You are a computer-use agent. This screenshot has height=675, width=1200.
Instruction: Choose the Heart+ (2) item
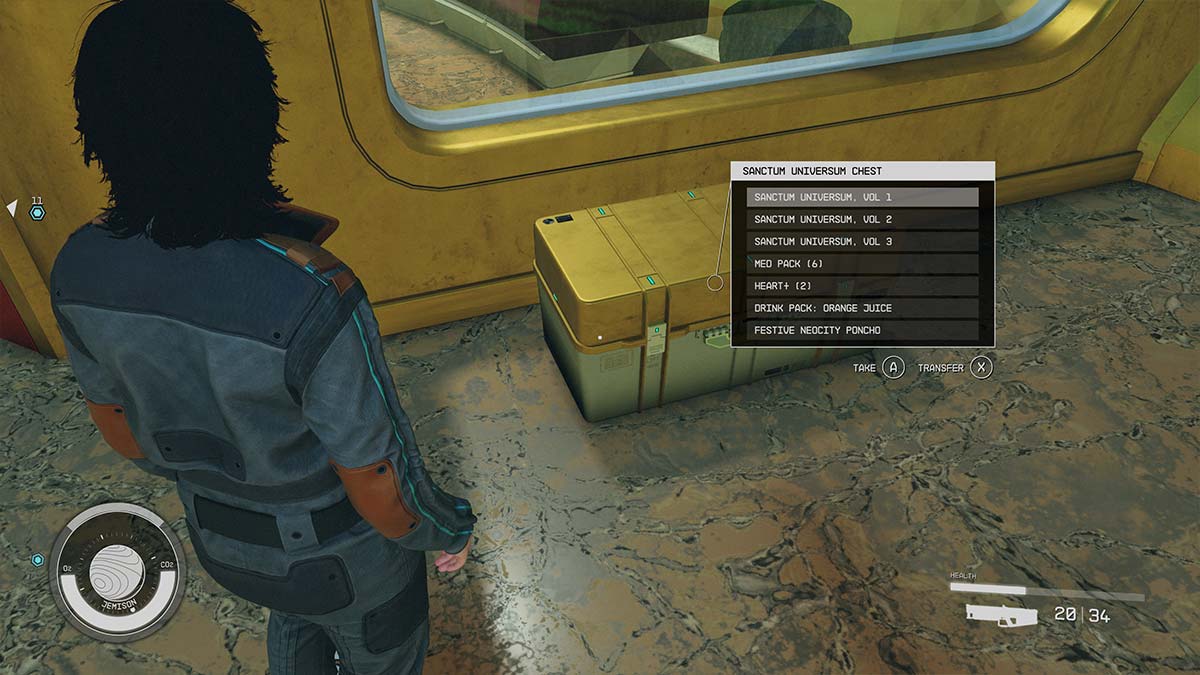pos(862,286)
